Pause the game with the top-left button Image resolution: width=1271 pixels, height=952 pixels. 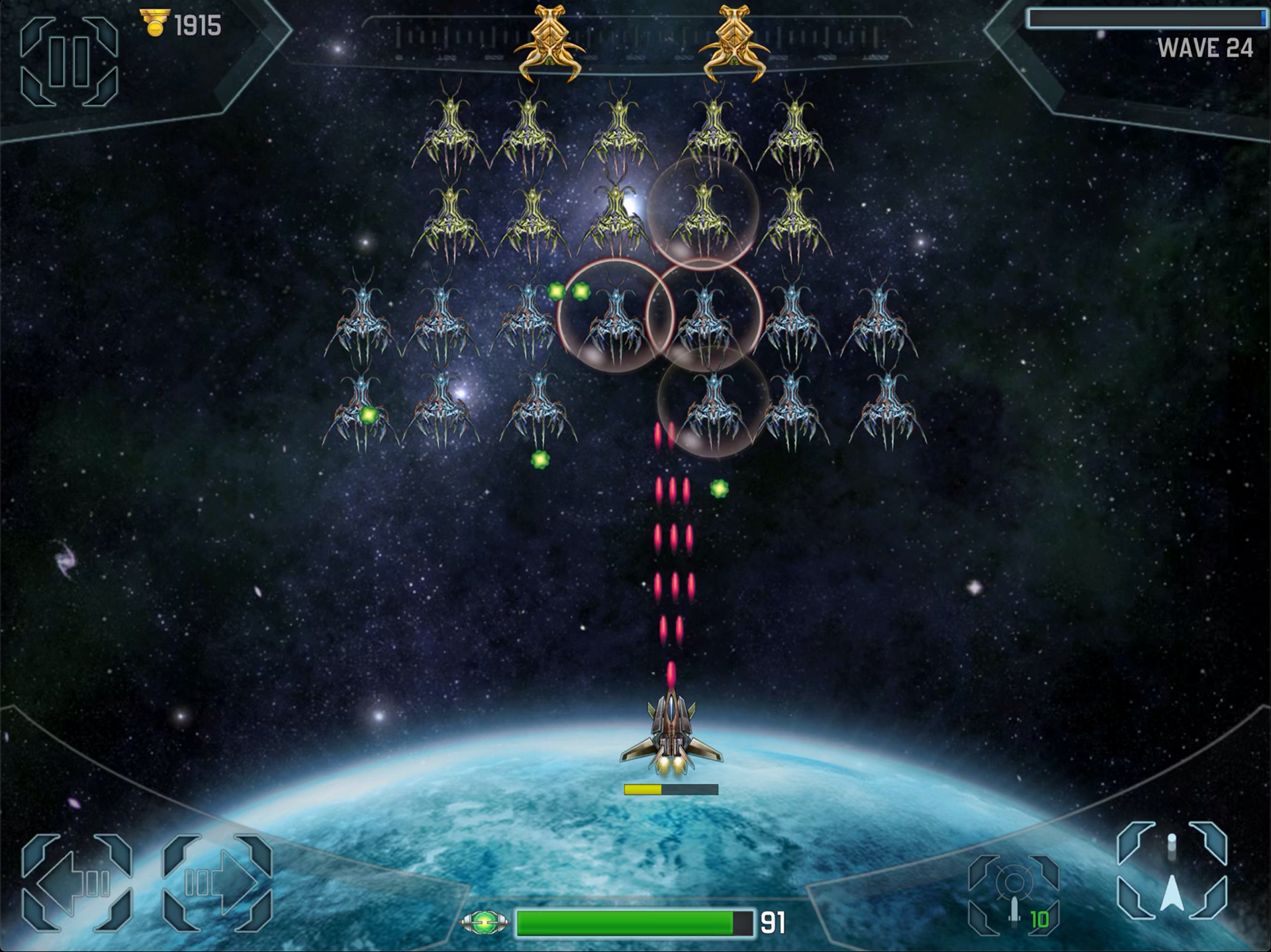[x=69, y=62]
